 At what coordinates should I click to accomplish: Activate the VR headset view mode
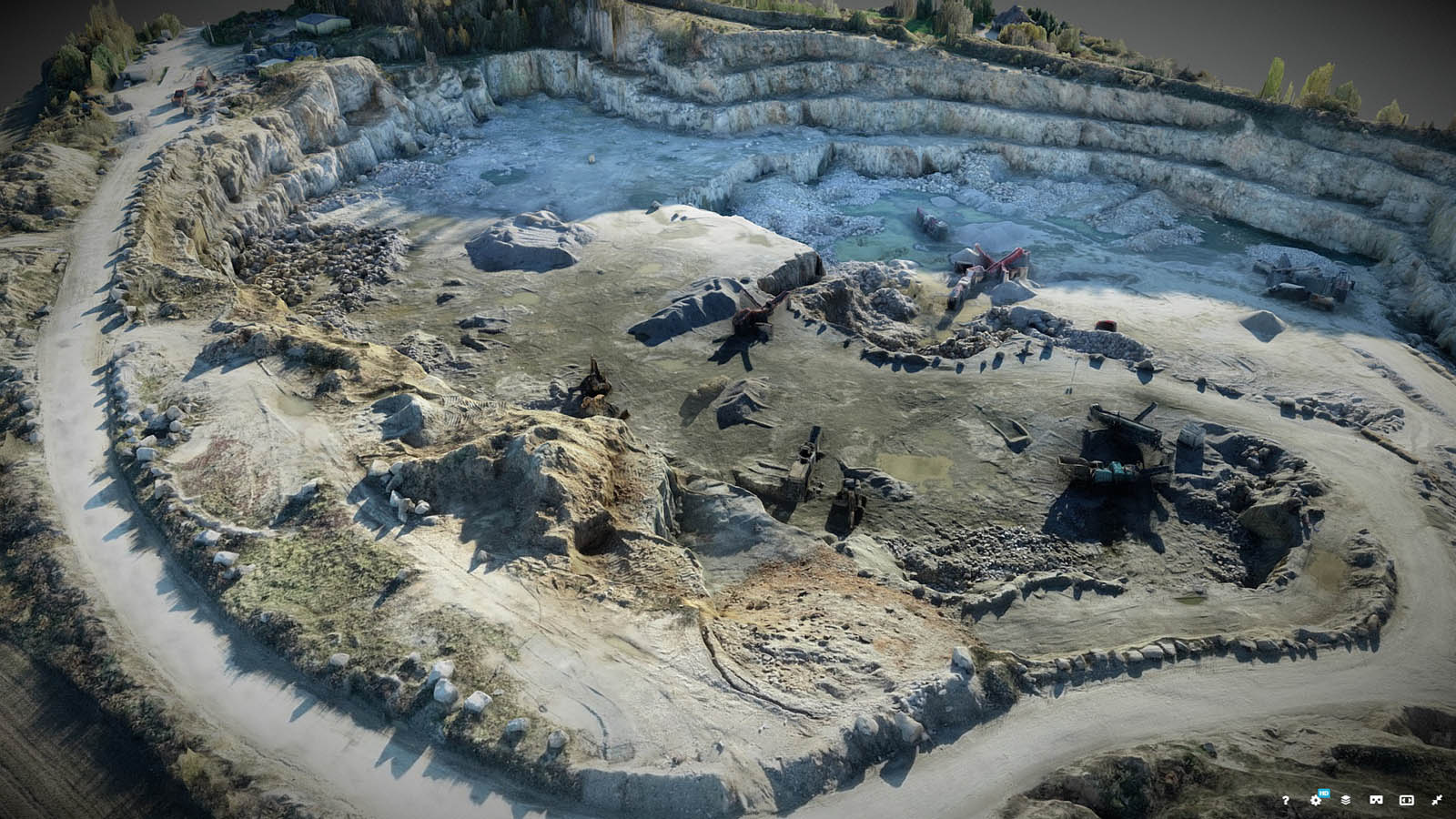1375,800
